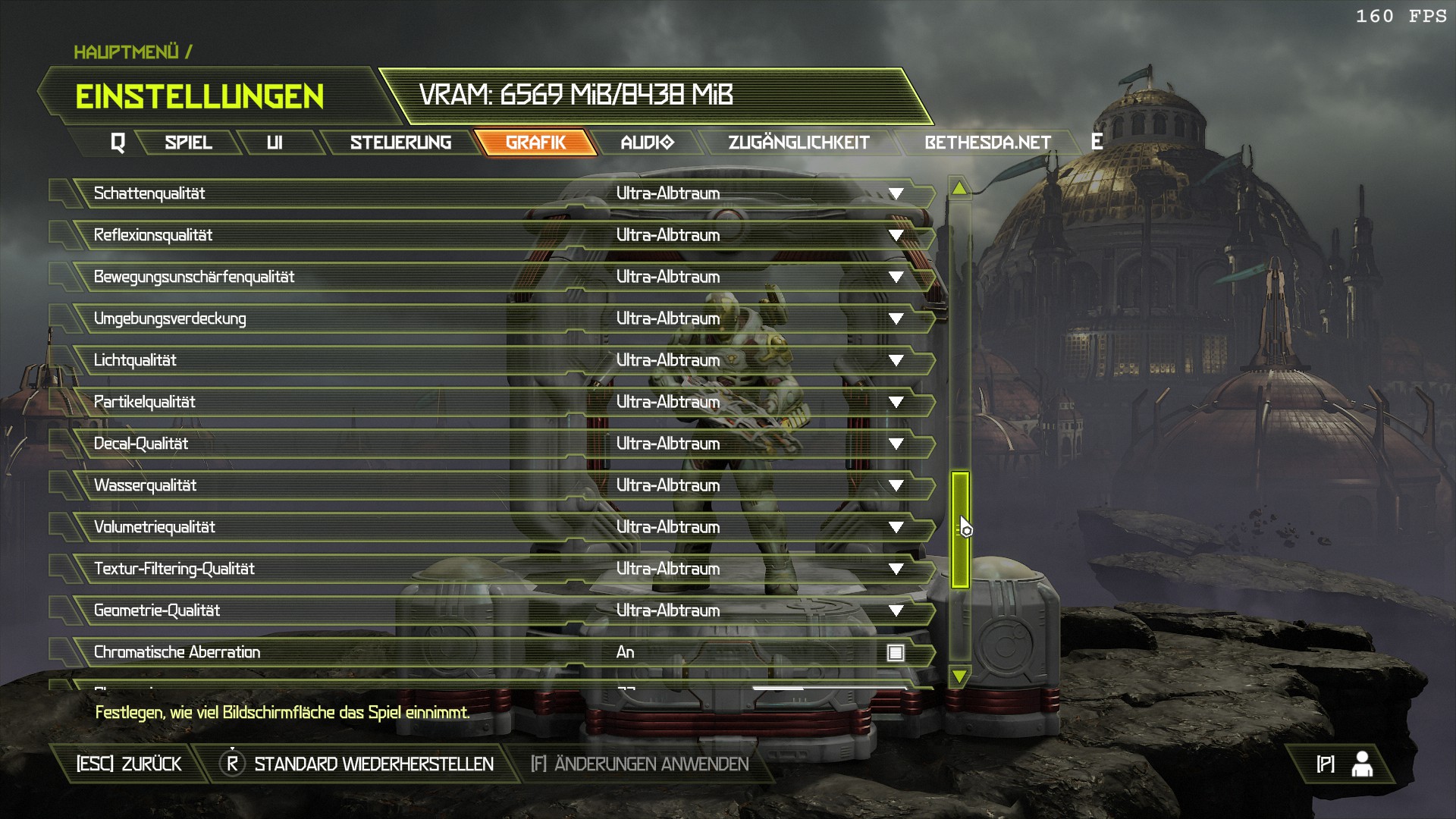The width and height of the screenshot is (1456, 819).
Task: Click the scrollbar's down arrow
Action: (x=959, y=676)
